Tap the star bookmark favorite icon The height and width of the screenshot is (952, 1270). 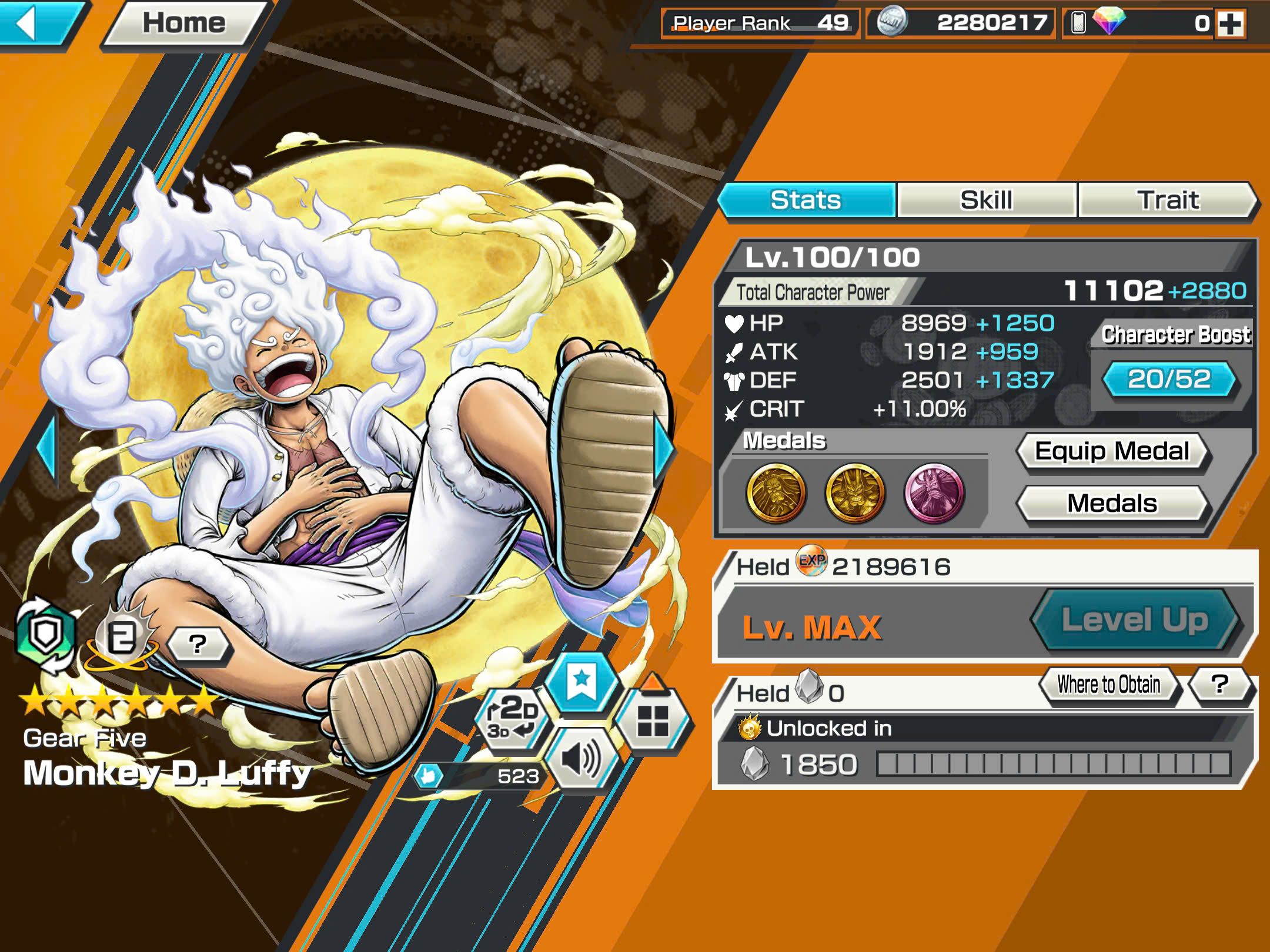(581, 682)
